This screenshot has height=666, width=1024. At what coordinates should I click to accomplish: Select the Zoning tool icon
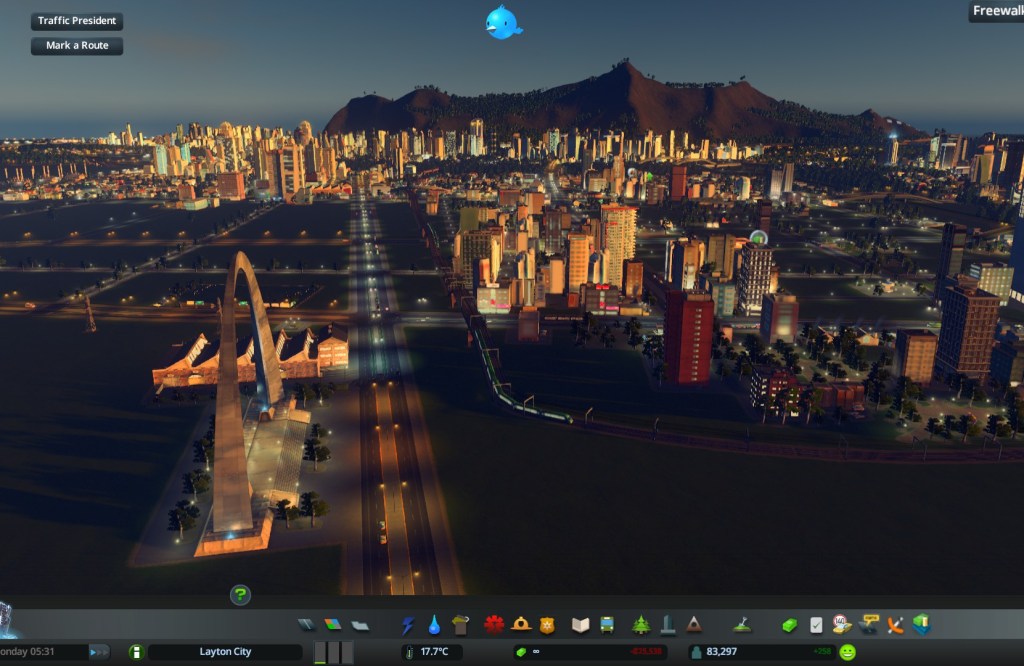[x=333, y=625]
